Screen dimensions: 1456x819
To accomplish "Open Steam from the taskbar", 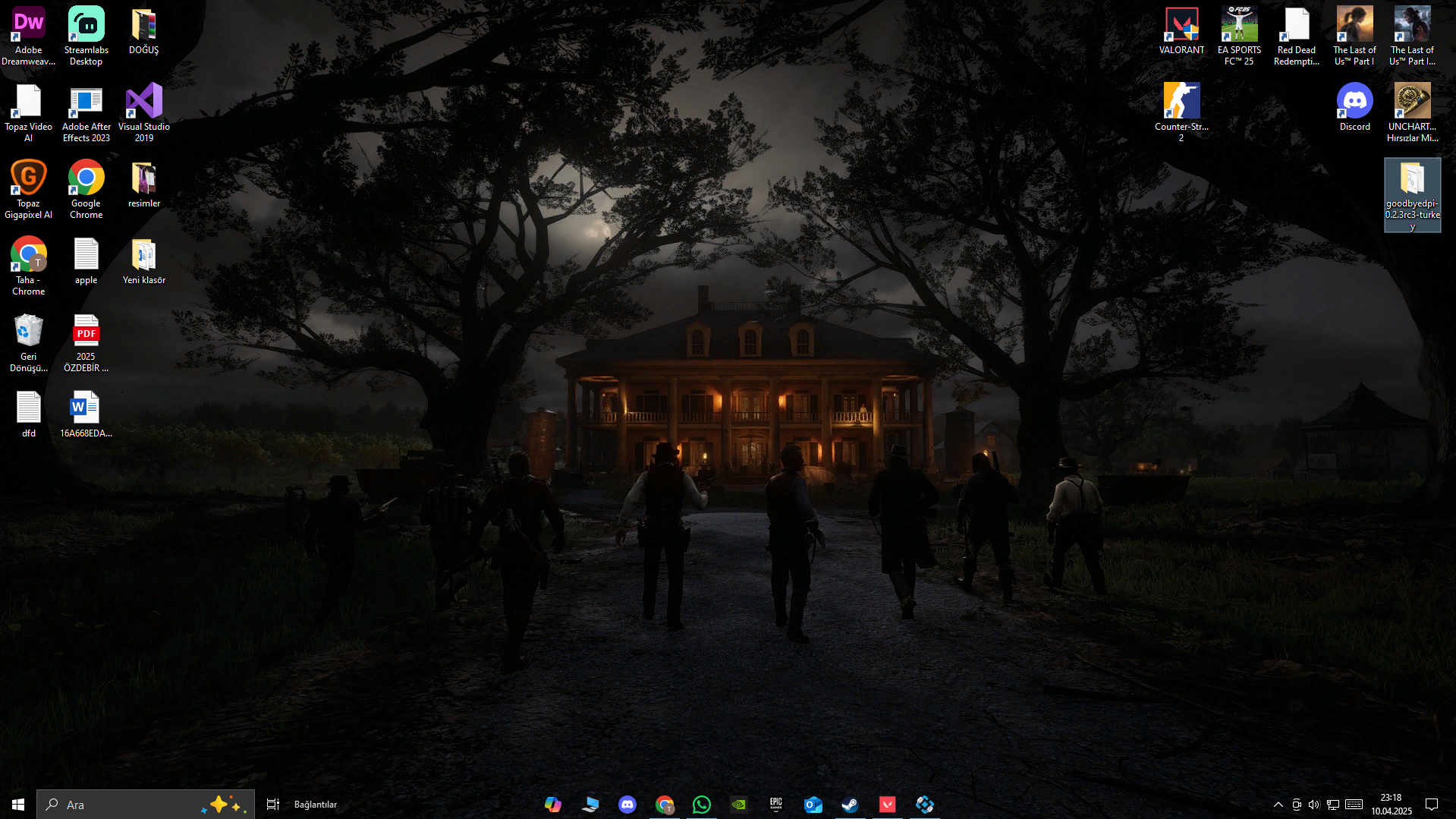I will 850,805.
